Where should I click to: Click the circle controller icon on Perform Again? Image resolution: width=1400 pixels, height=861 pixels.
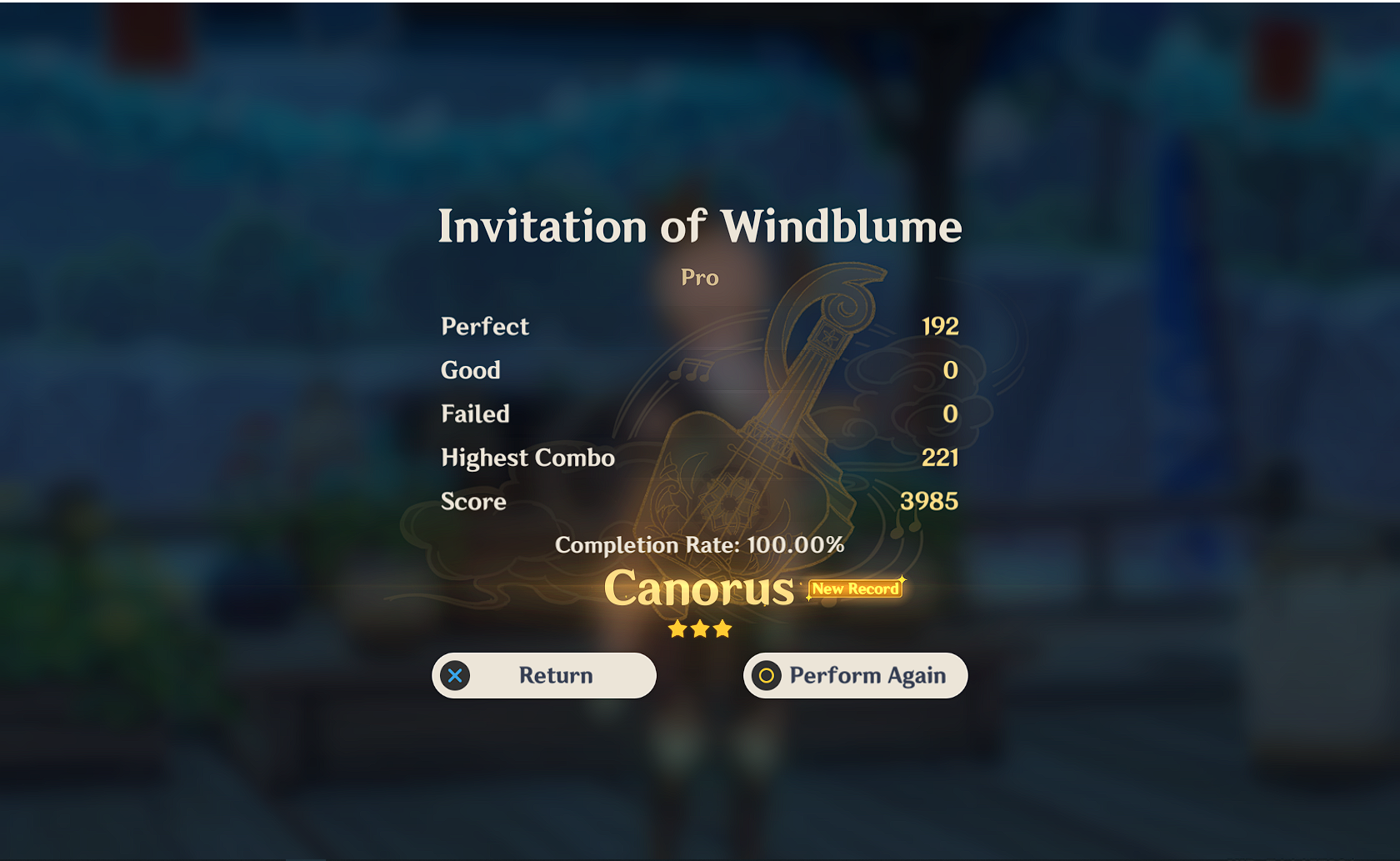767,675
